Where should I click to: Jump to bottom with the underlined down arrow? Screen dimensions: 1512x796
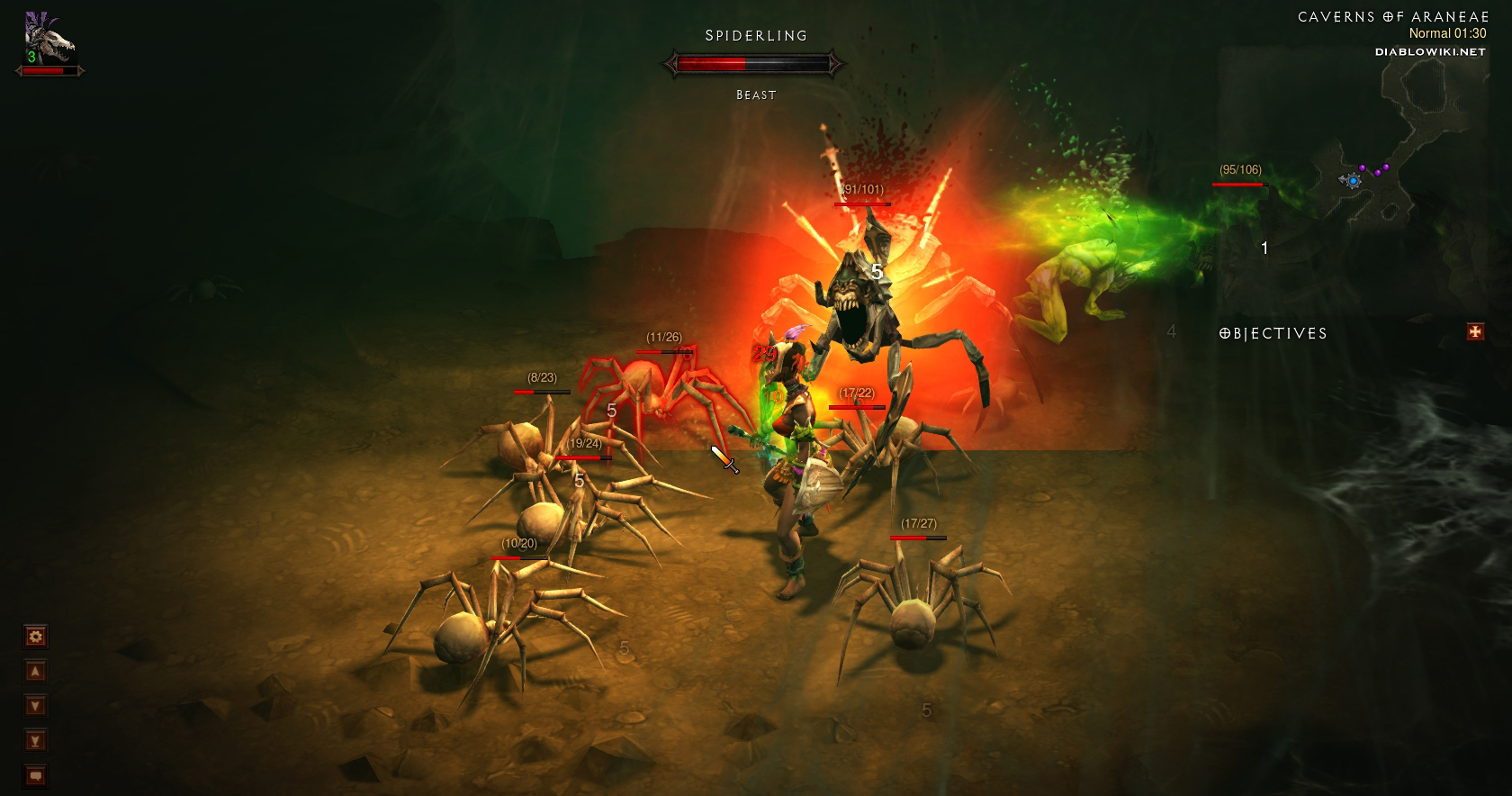pos(35,741)
